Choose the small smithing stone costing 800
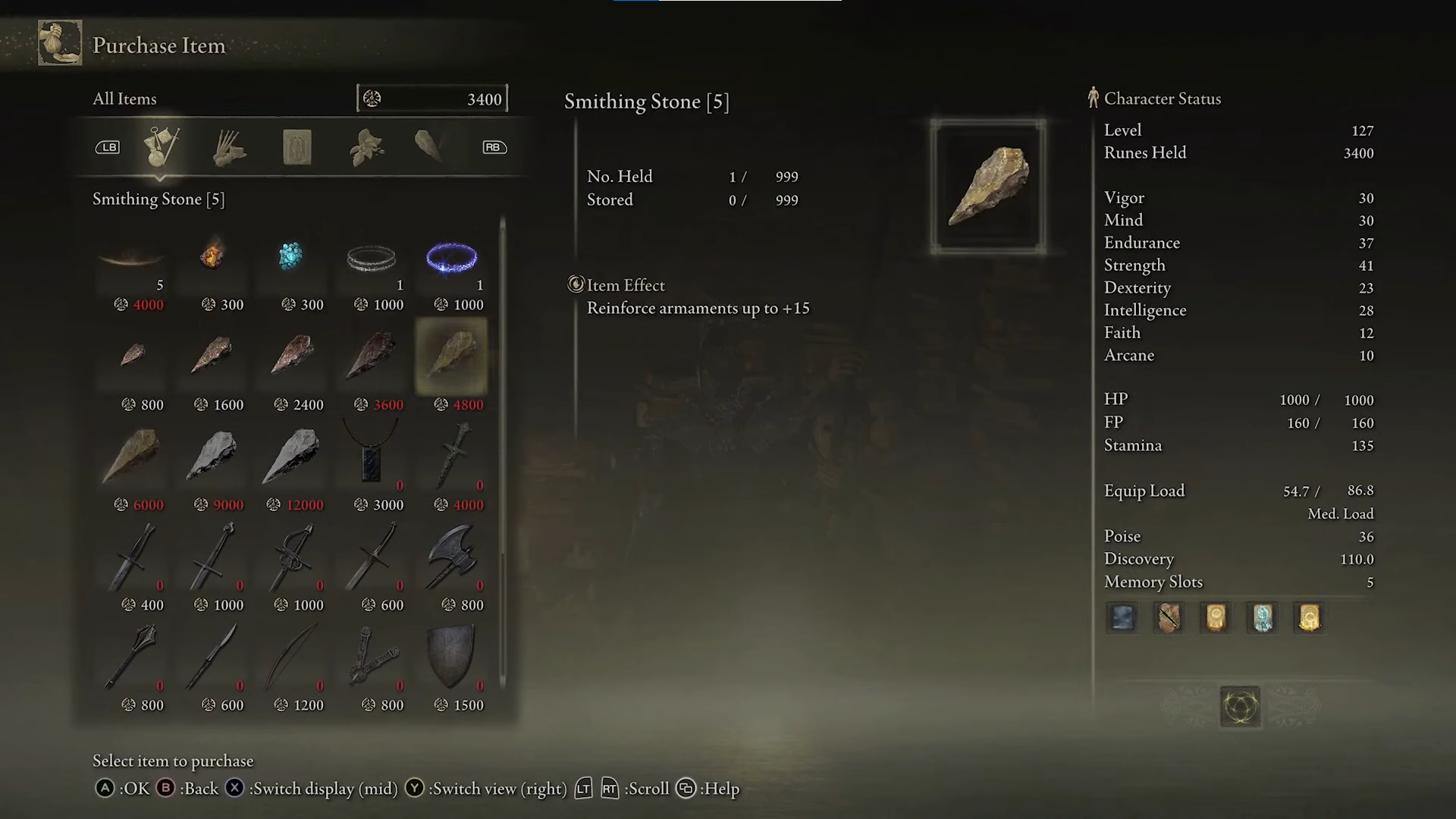 click(133, 355)
